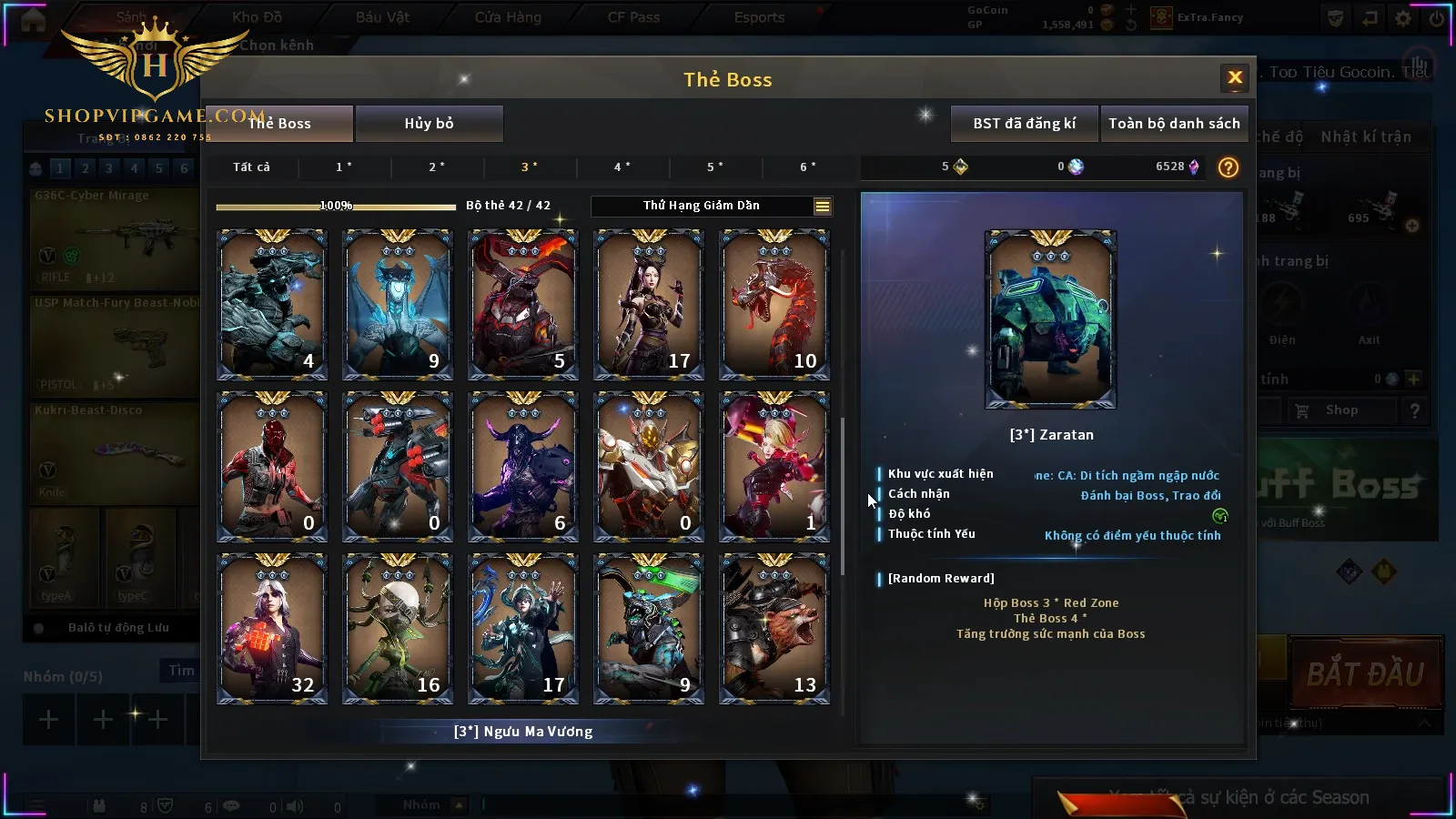The width and height of the screenshot is (1456, 819).
Task: Select the red serpent dragon card with 10
Action: click(774, 305)
